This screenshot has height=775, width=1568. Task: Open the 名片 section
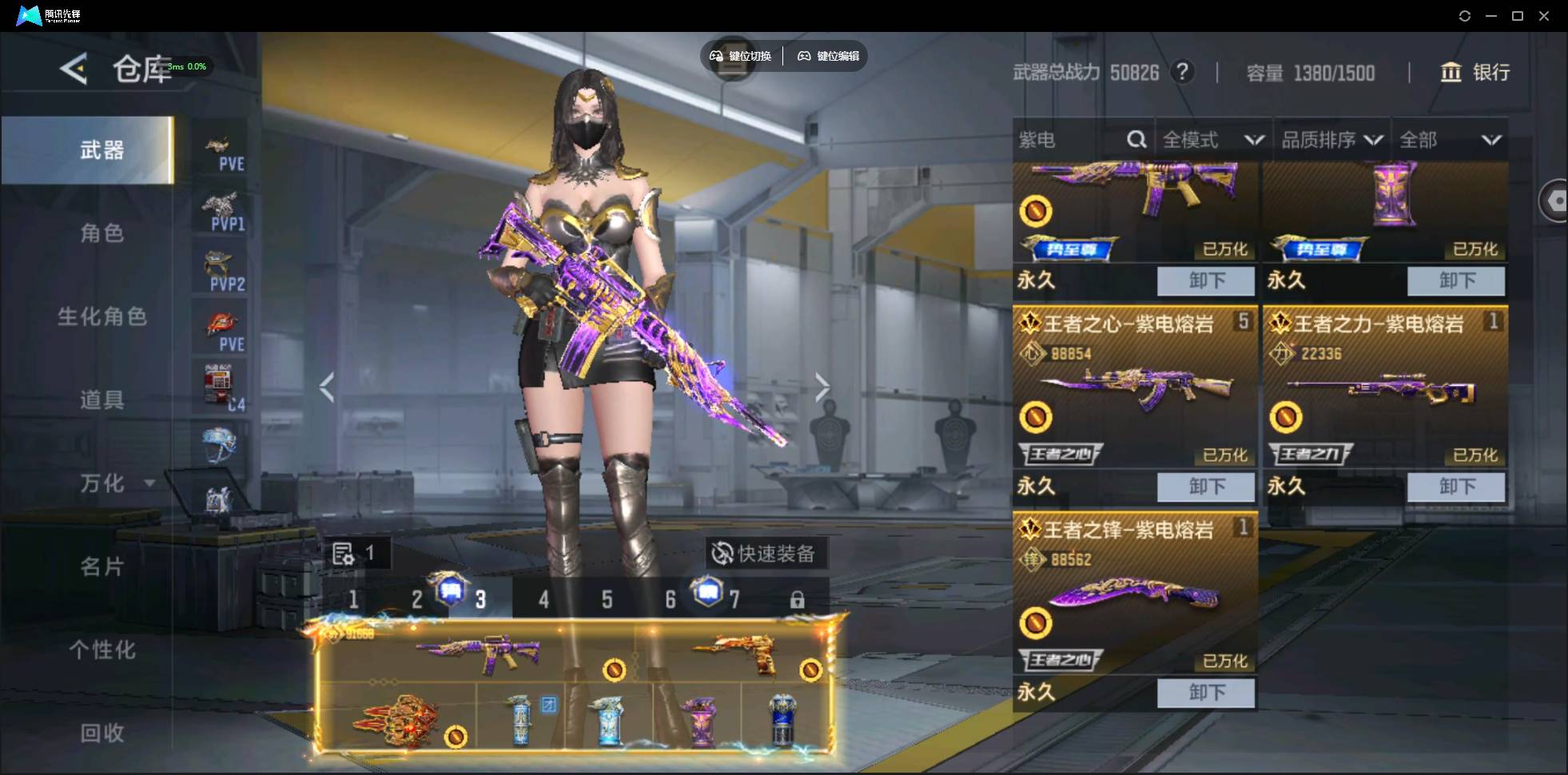click(101, 566)
